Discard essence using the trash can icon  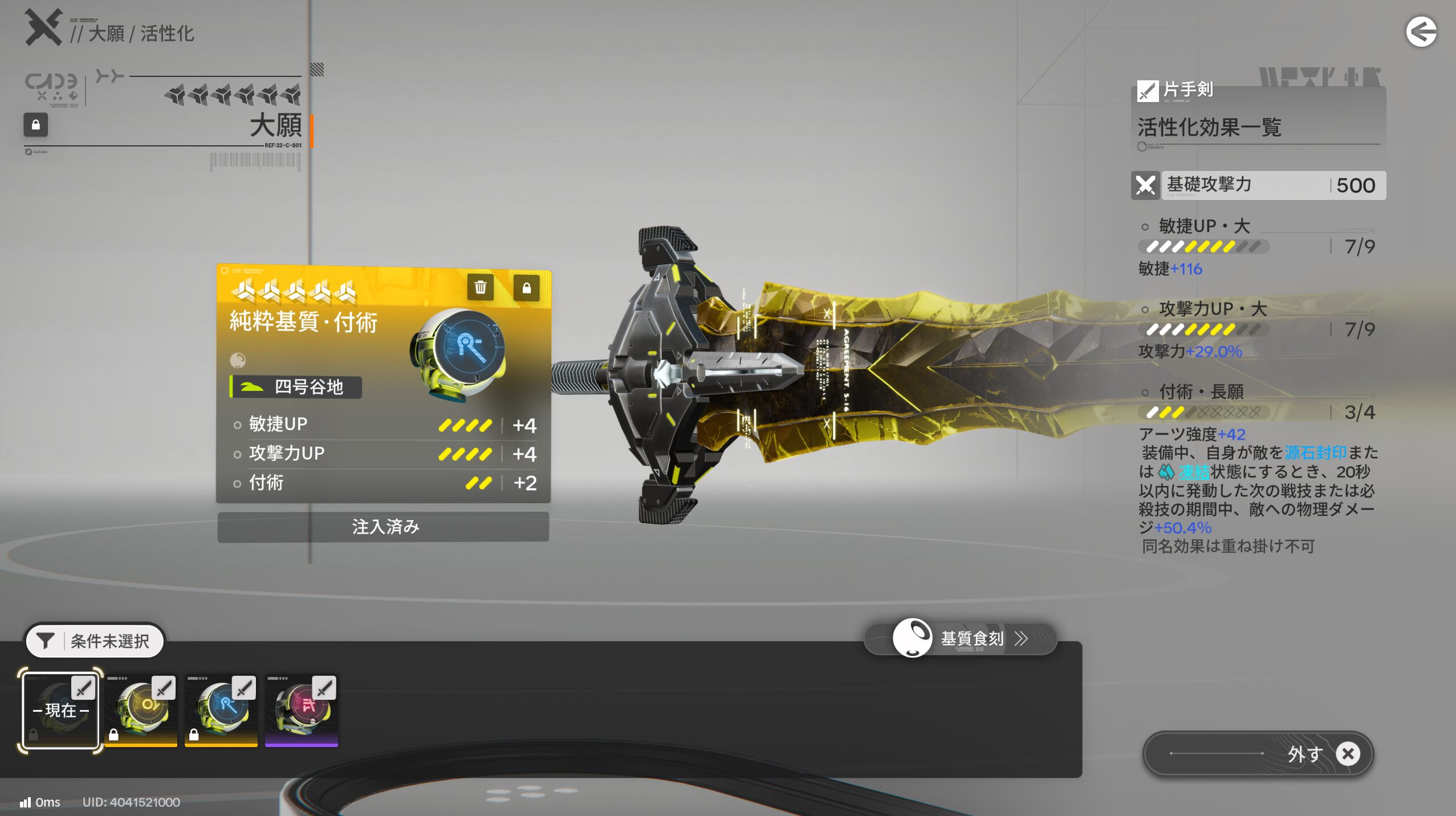click(x=480, y=287)
